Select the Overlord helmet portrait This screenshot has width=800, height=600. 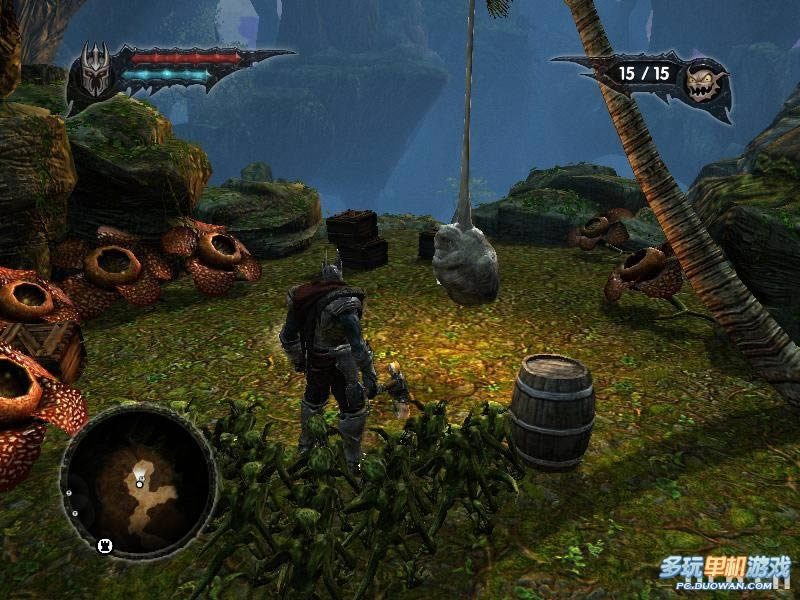pyautogui.click(x=95, y=73)
